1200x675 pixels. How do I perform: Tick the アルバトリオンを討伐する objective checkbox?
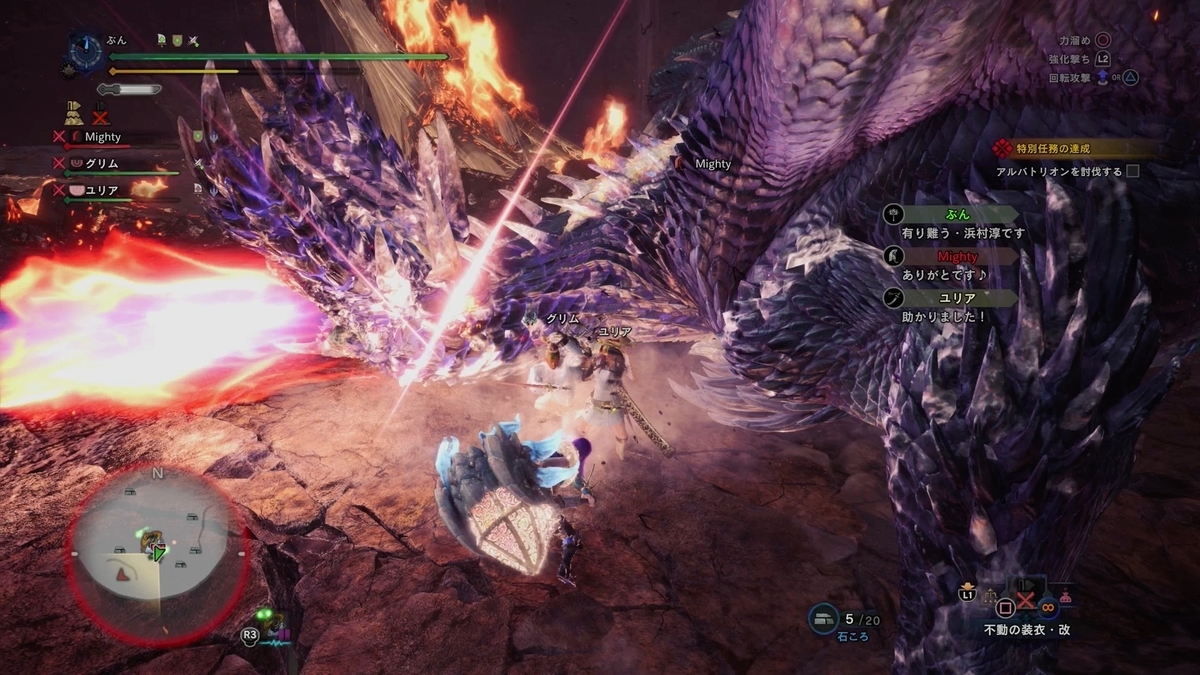tap(1133, 171)
